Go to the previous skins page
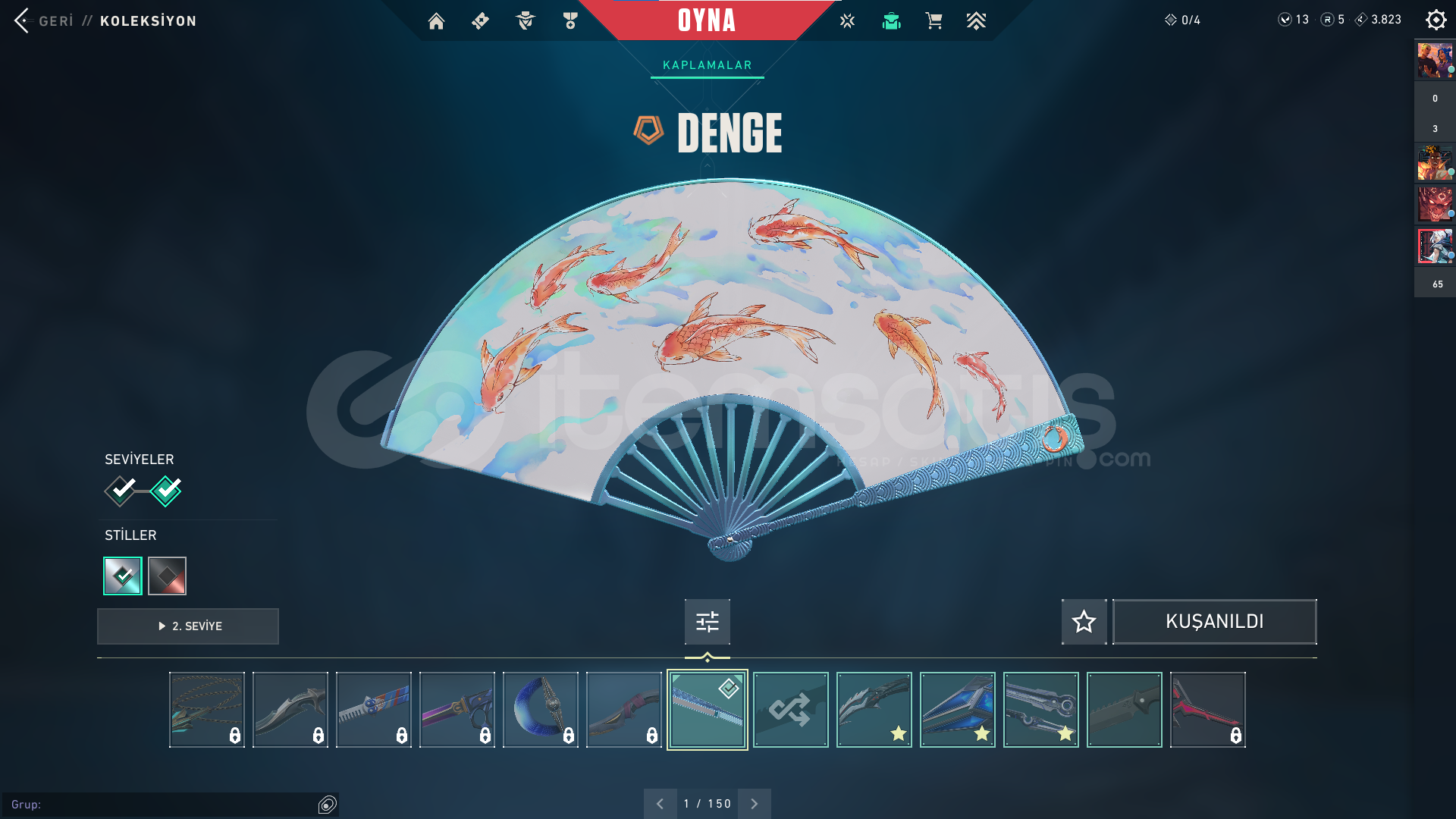1456x819 pixels. (x=660, y=804)
